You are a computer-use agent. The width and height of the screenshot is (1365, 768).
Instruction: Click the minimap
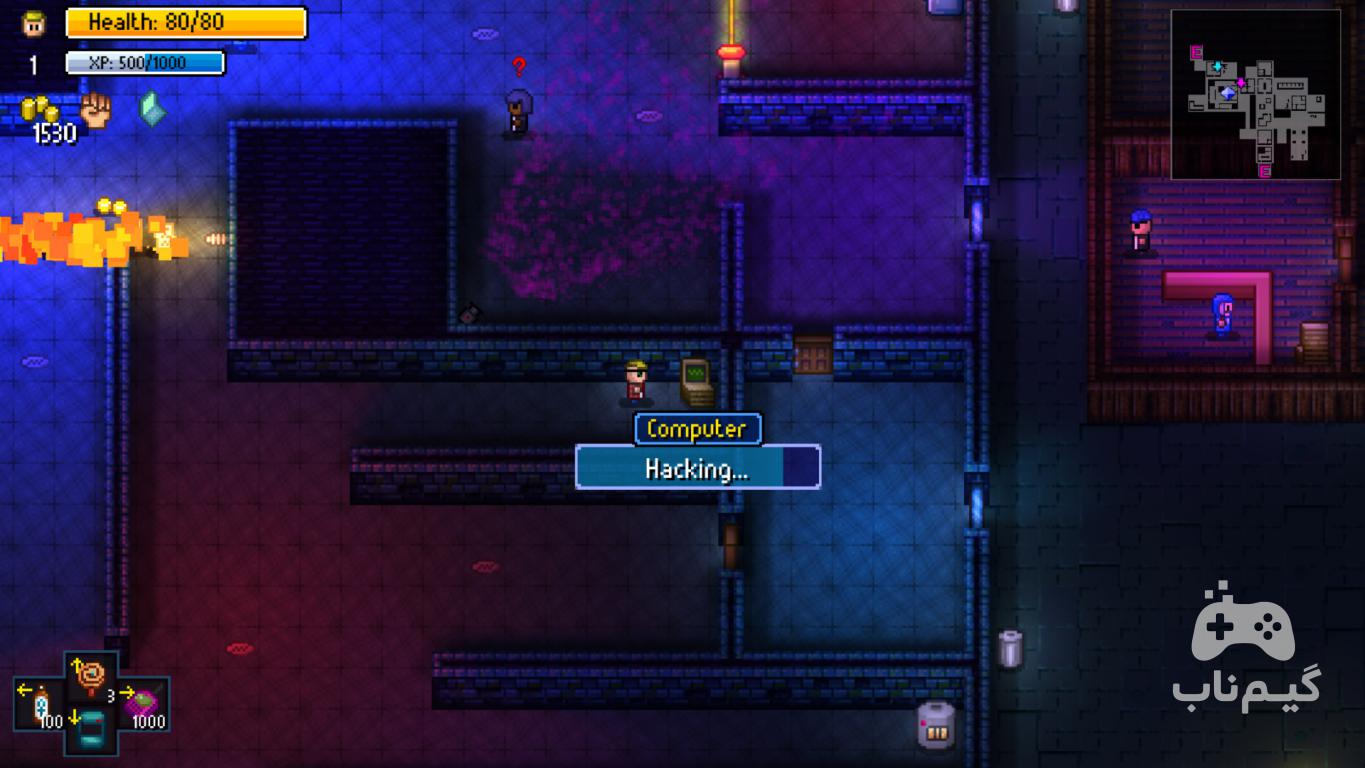(1255, 95)
